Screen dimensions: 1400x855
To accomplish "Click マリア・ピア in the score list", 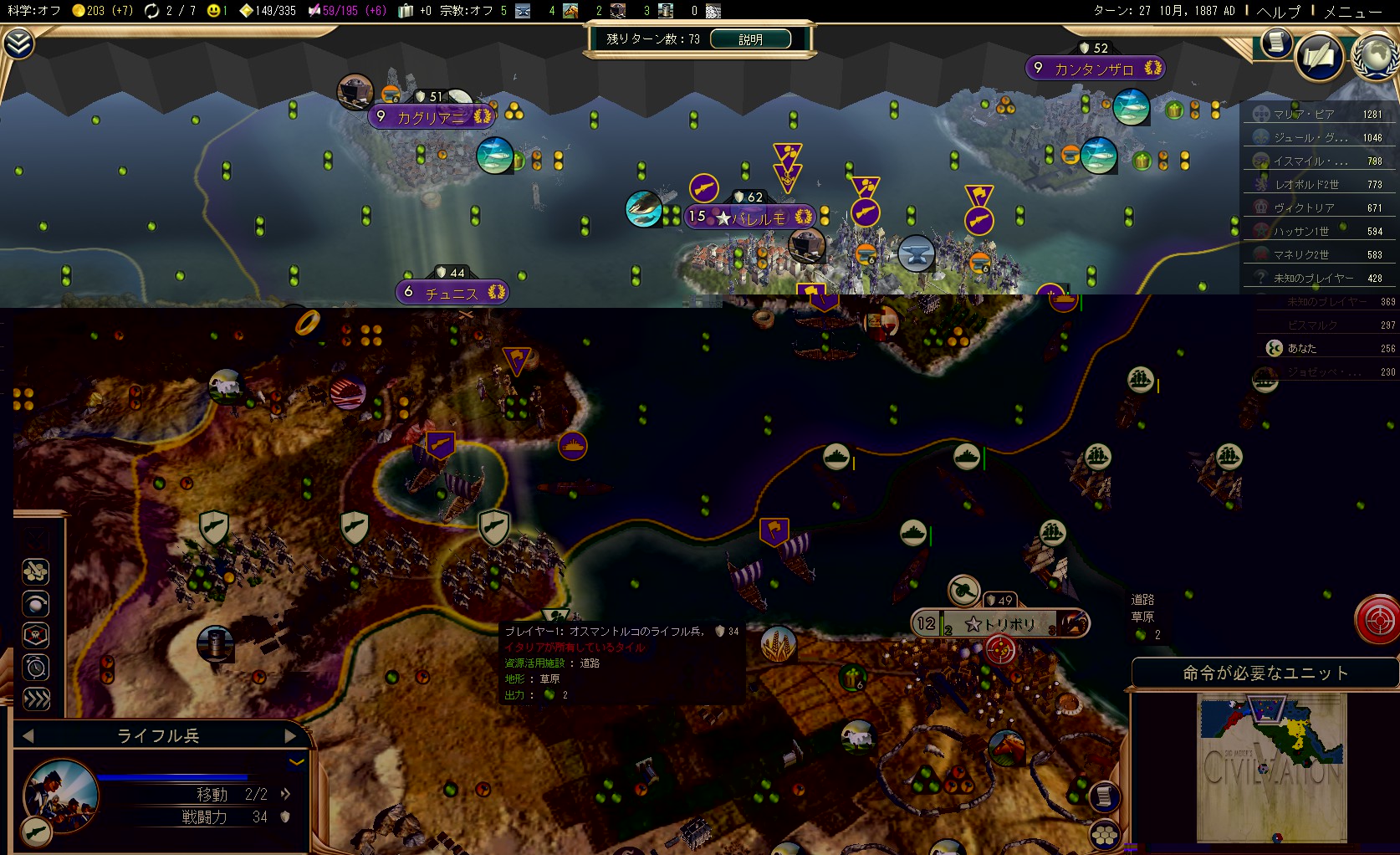I will tap(1304, 115).
